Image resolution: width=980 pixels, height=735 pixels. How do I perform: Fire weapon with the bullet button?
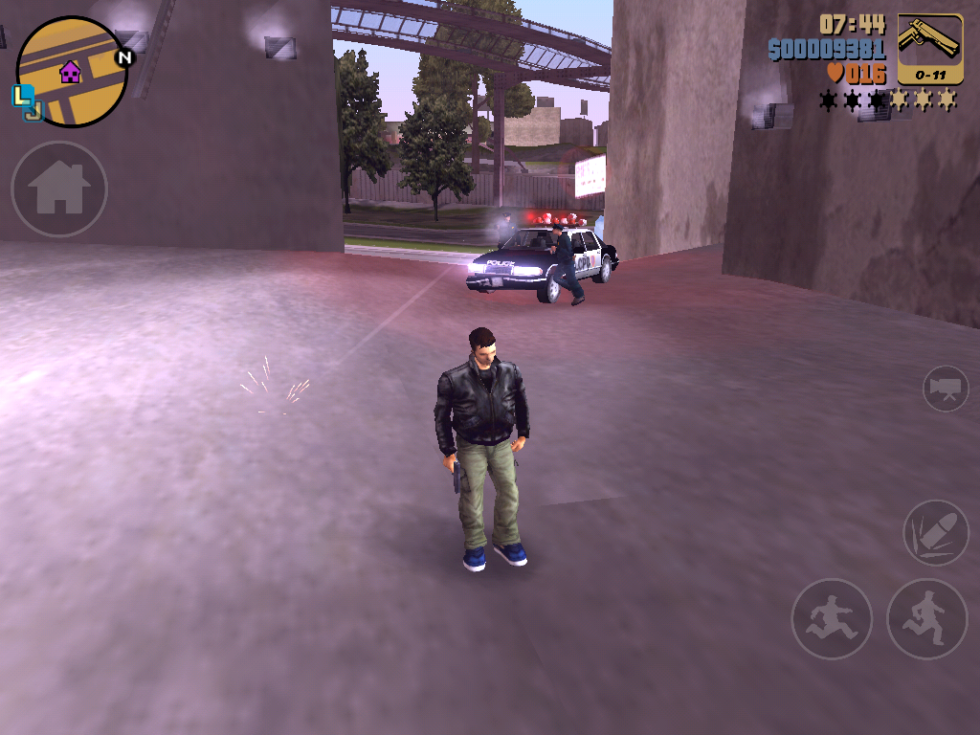(x=935, y=532)
